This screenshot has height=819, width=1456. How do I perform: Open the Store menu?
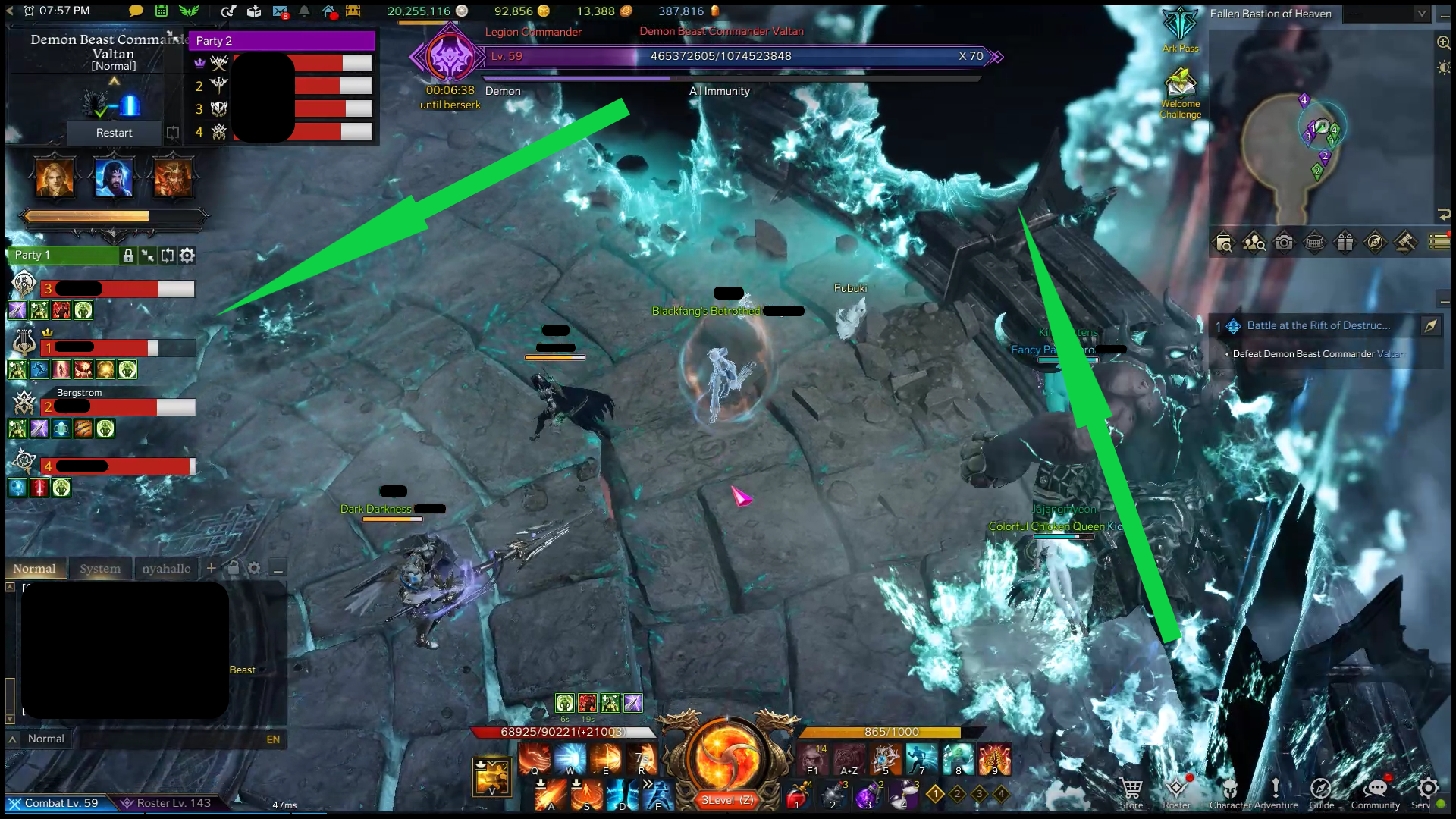click(x=1131, y=792)
